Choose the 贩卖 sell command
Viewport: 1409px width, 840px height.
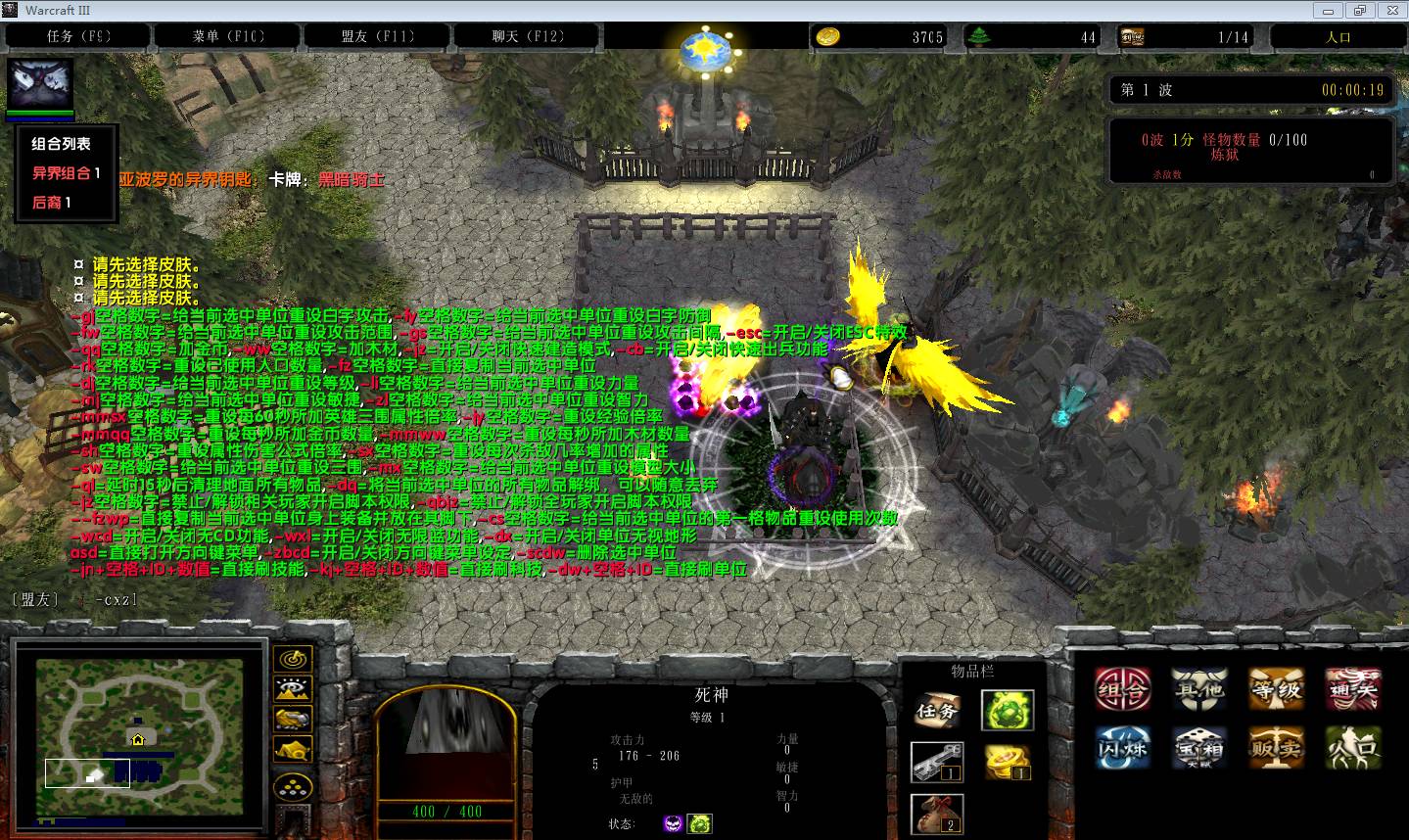point(1276,748)
